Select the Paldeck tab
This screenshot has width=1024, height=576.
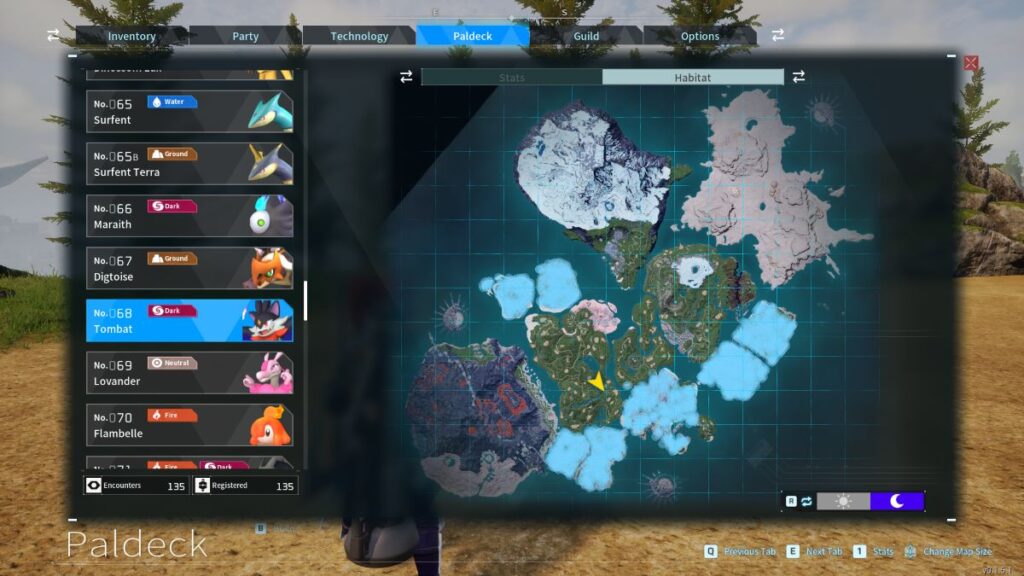click(x=472, y=36)
